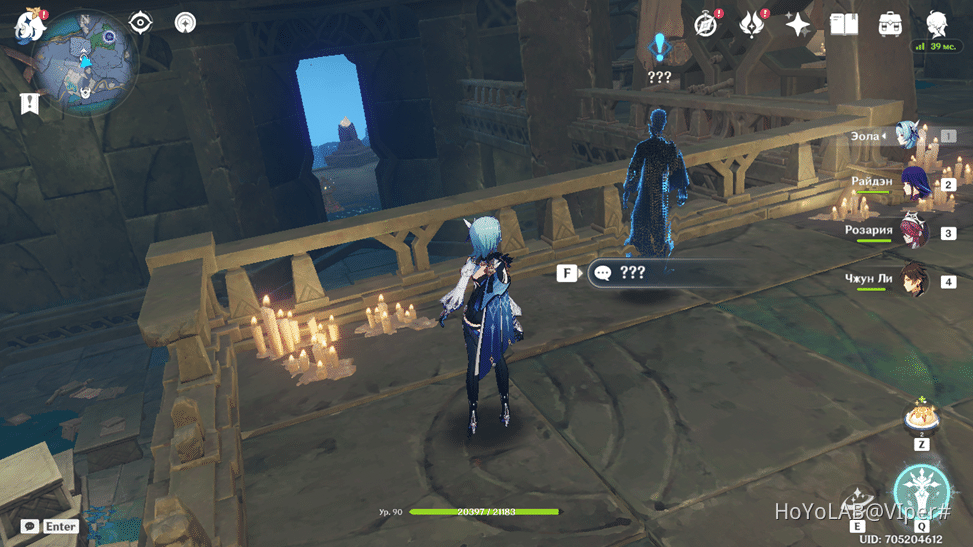
Task: Open the Adventurer Handbook book icon
Action: point(844,24)
